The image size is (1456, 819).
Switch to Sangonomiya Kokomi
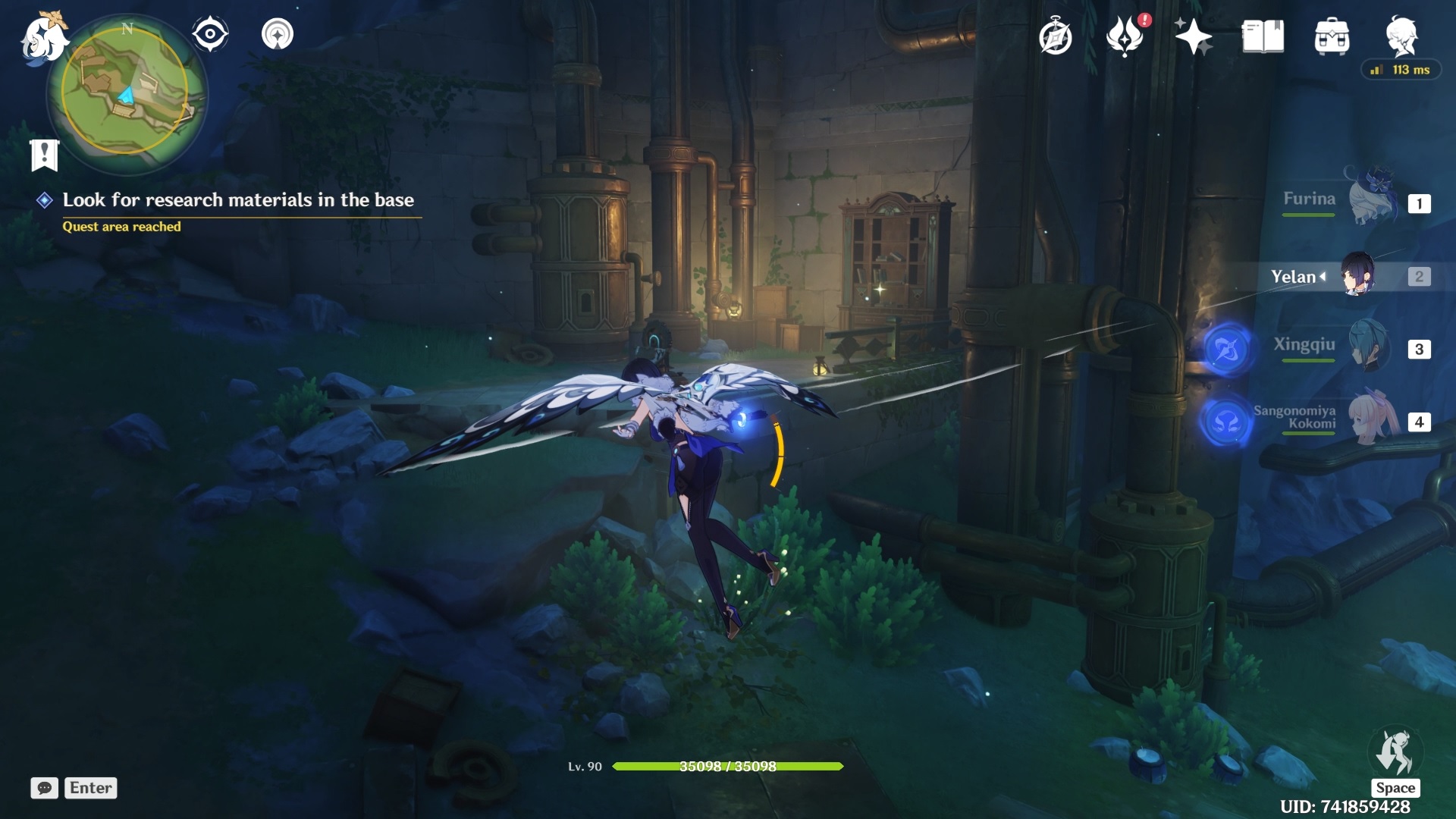pos(1373,419)
